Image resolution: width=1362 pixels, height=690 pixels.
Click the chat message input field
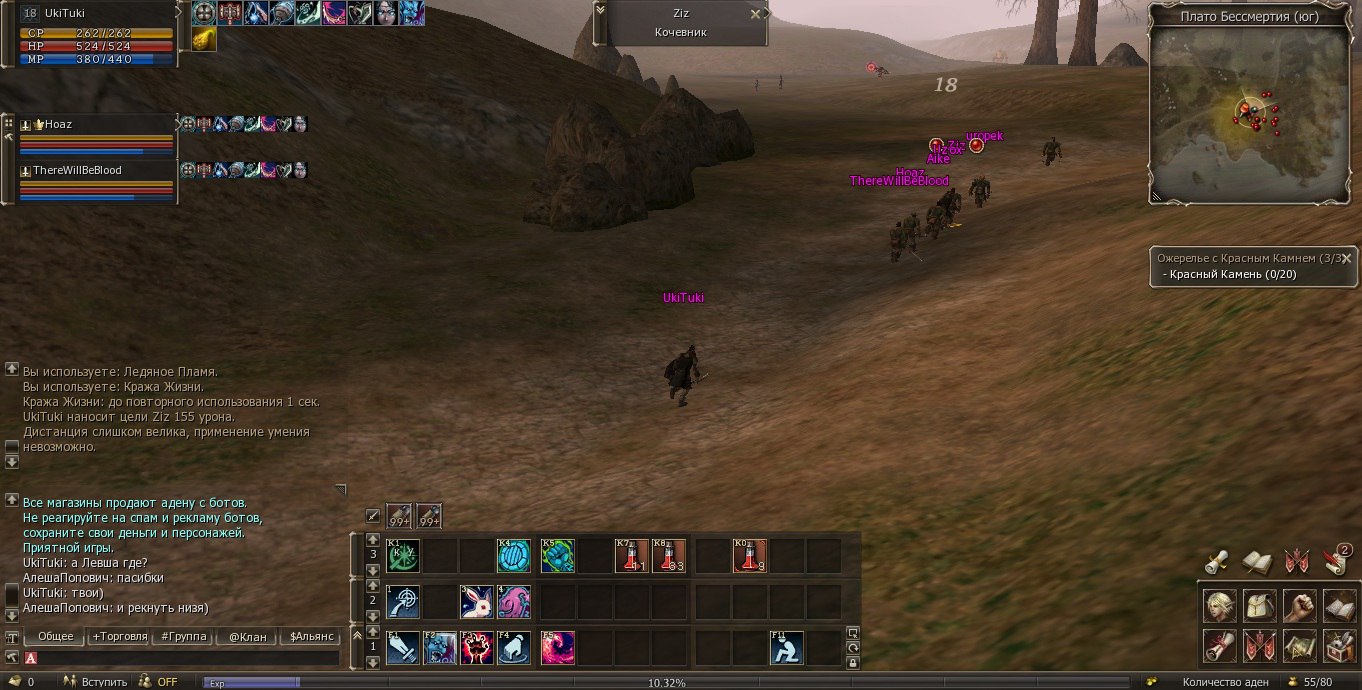(185, 658)
